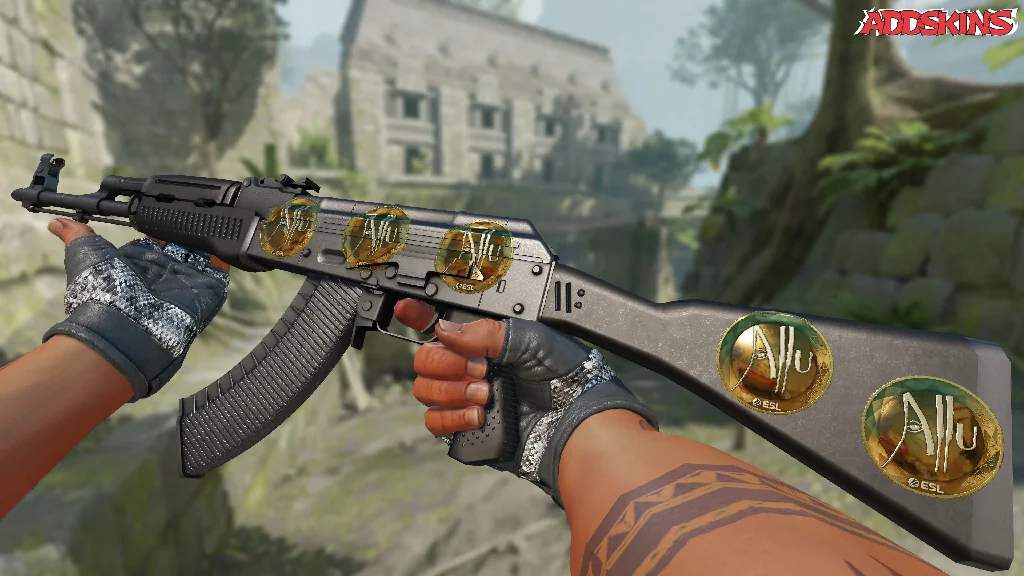Screen dimensions: 1024x576
Task: Click the ADDSKINS logo watermark
Action: 938,23
